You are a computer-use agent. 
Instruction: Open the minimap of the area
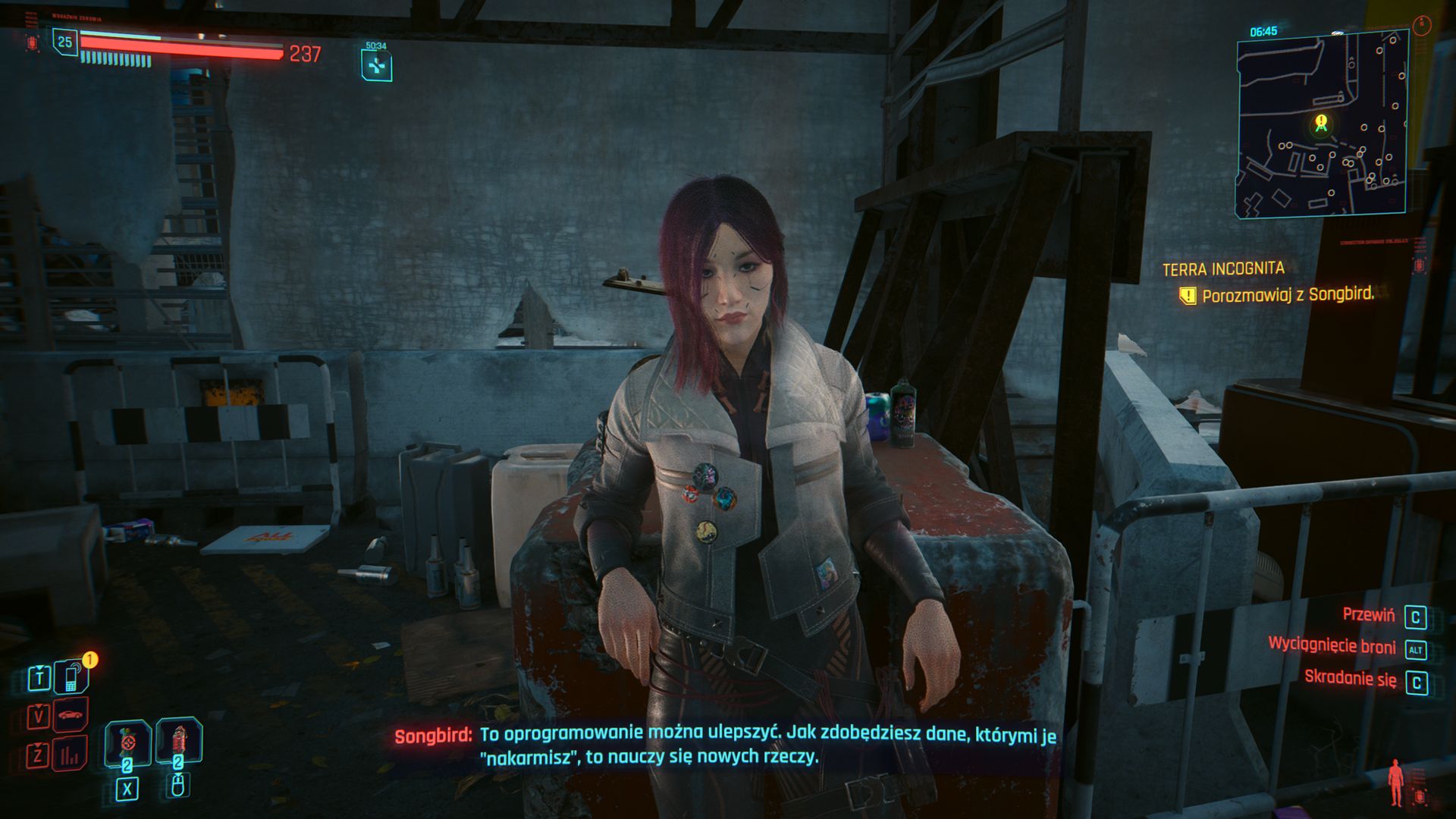point(1321,125)
